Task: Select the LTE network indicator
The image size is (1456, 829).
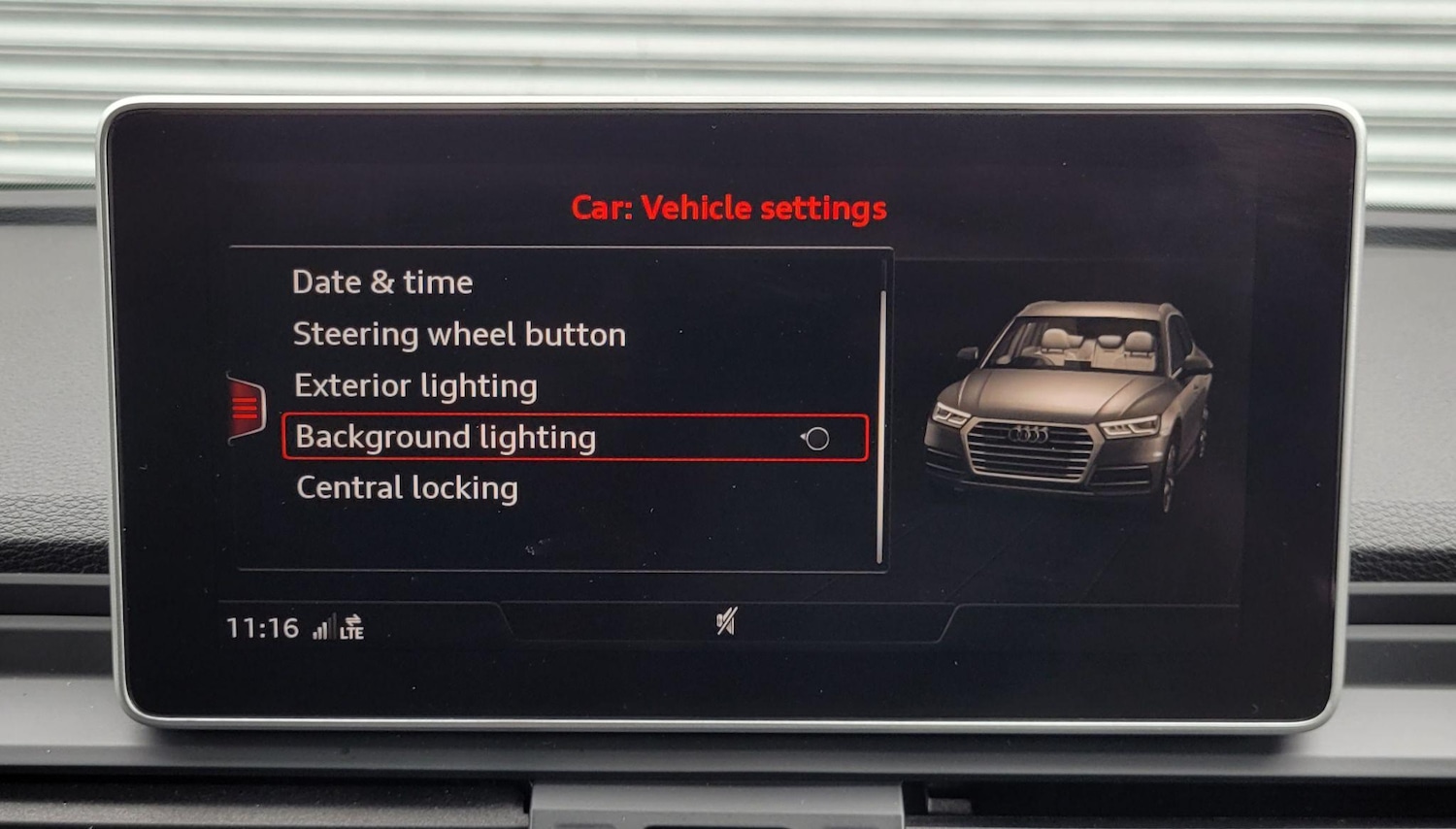Action: (351, 634)
